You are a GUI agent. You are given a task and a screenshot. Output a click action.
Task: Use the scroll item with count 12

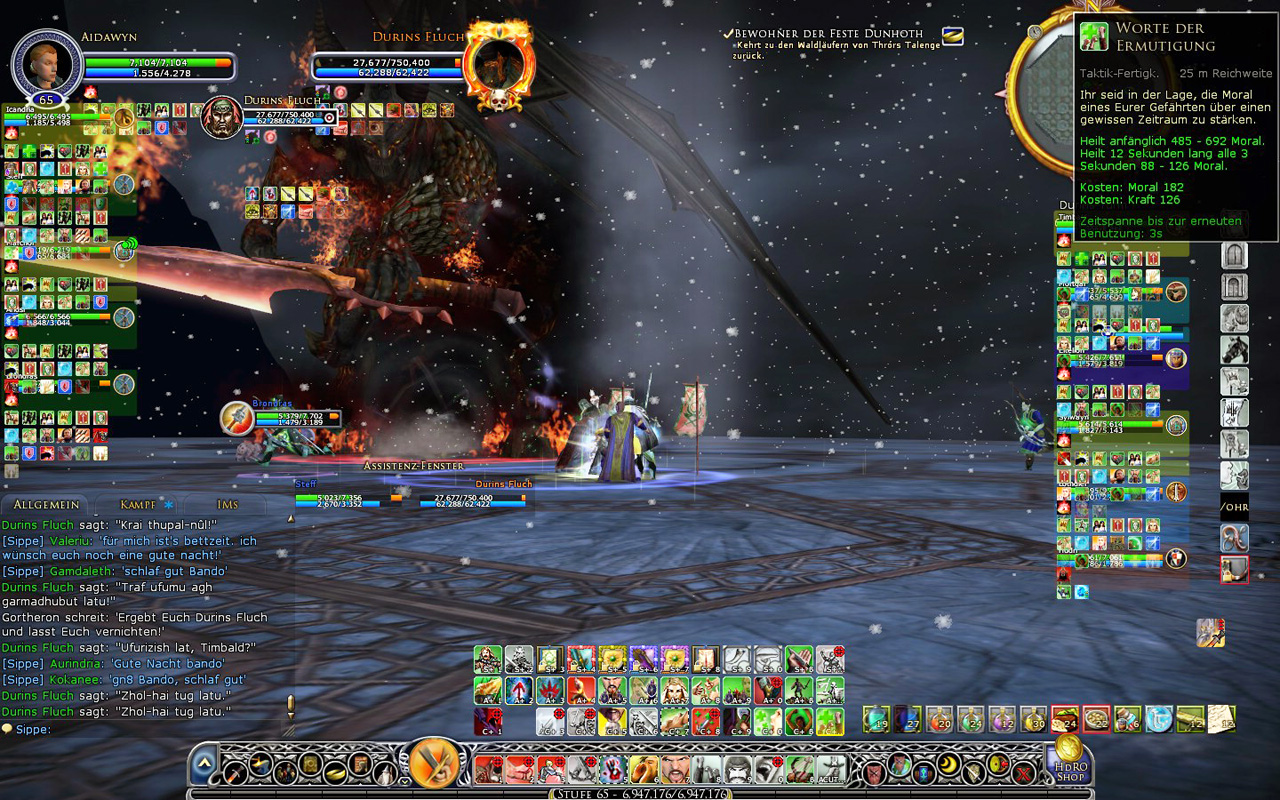point(1190,719)
